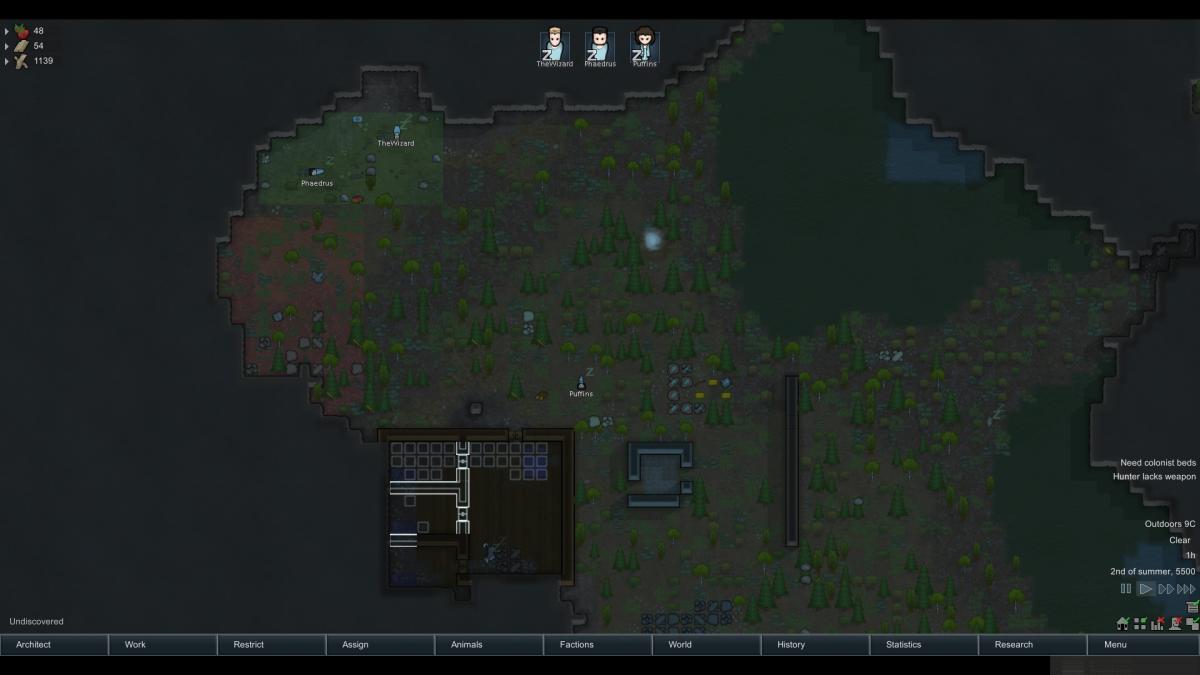Show the Animals tab

(x=489, y=645)
